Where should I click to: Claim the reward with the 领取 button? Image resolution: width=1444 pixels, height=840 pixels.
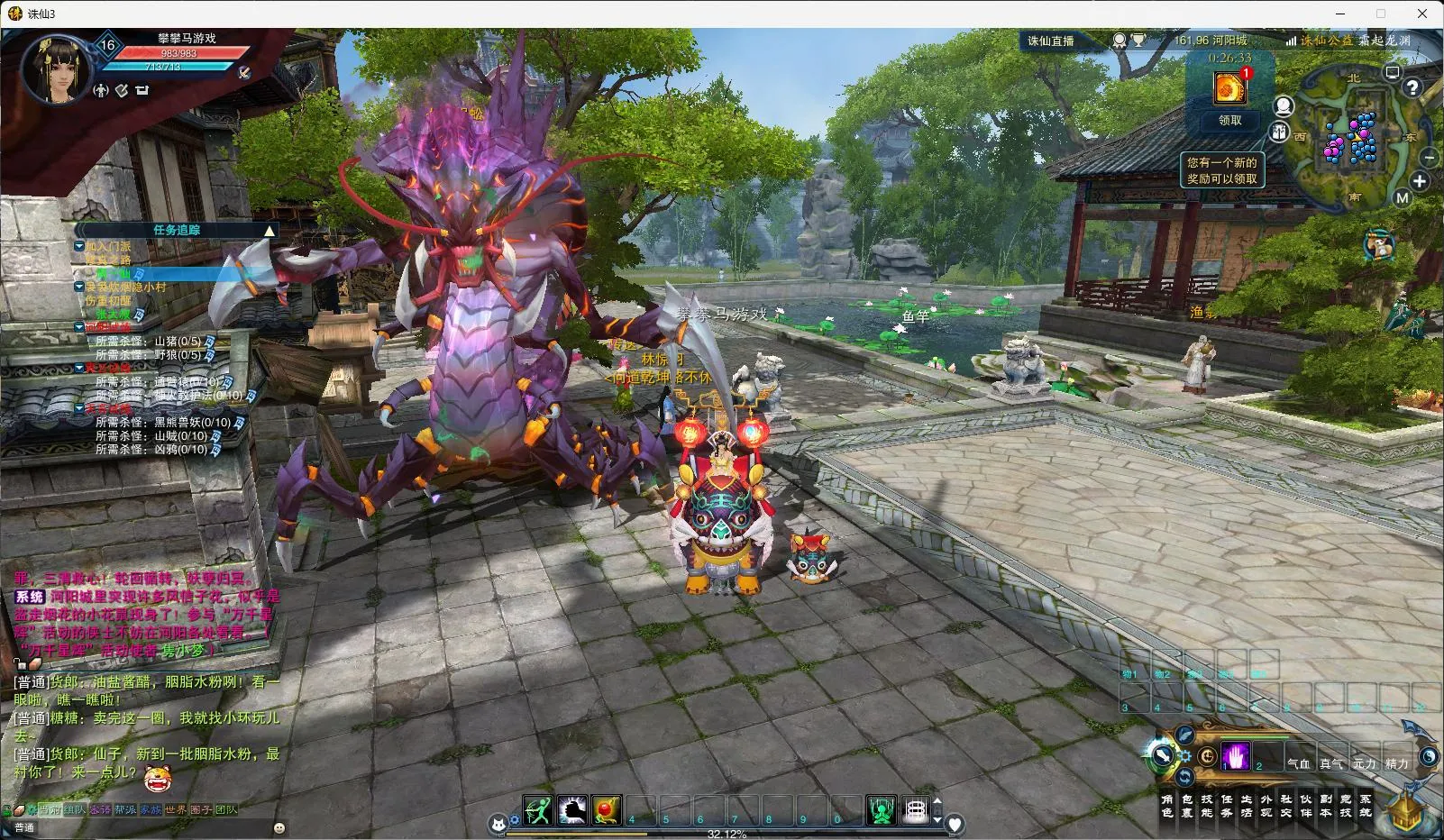pos(1229,120)
